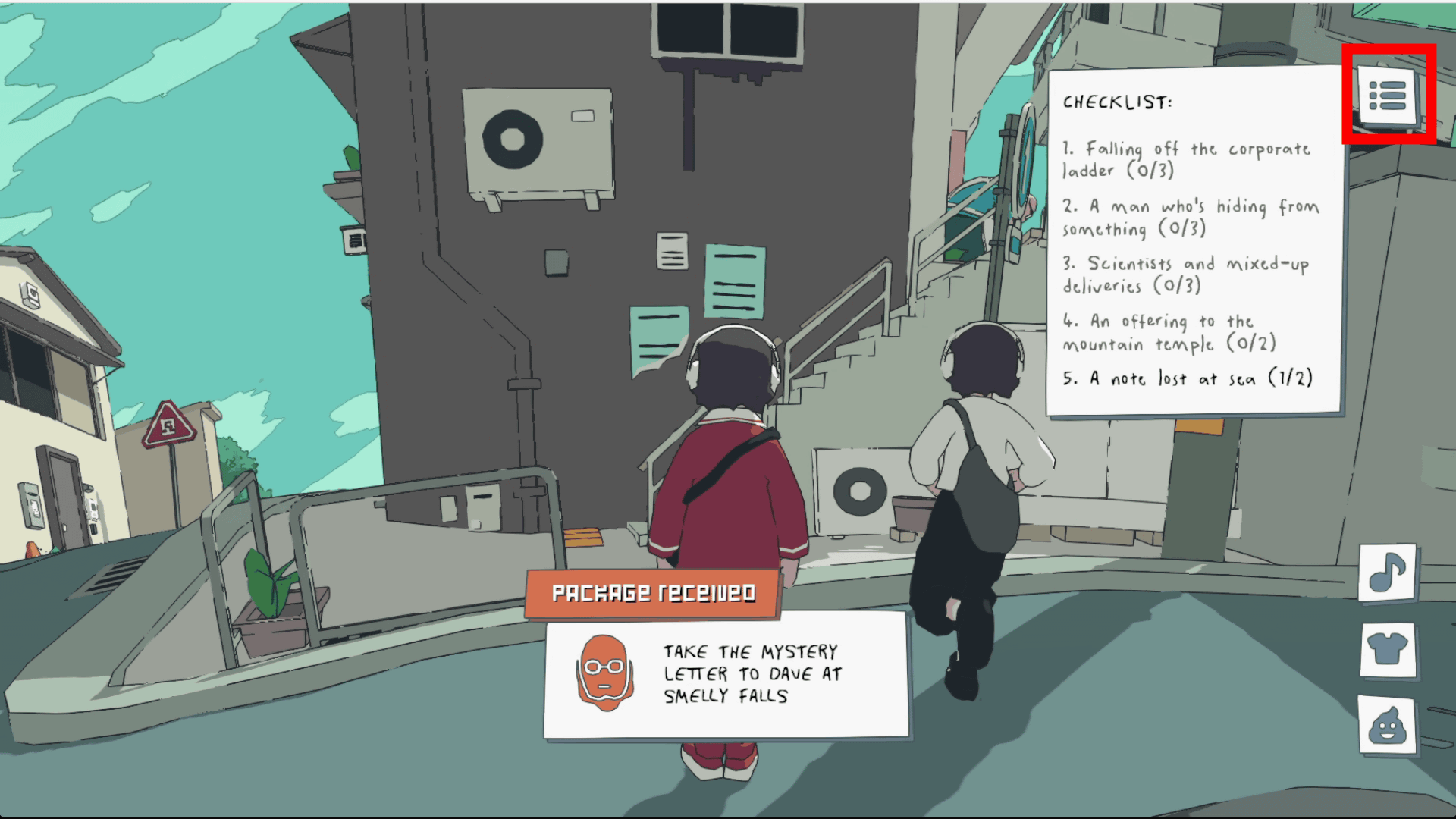Image resolution: width=1456 pixels, height=819 pixels.
Task: Open the t-shirt outfit menu
Action: pyautogui.click(x=1388, y=649)
